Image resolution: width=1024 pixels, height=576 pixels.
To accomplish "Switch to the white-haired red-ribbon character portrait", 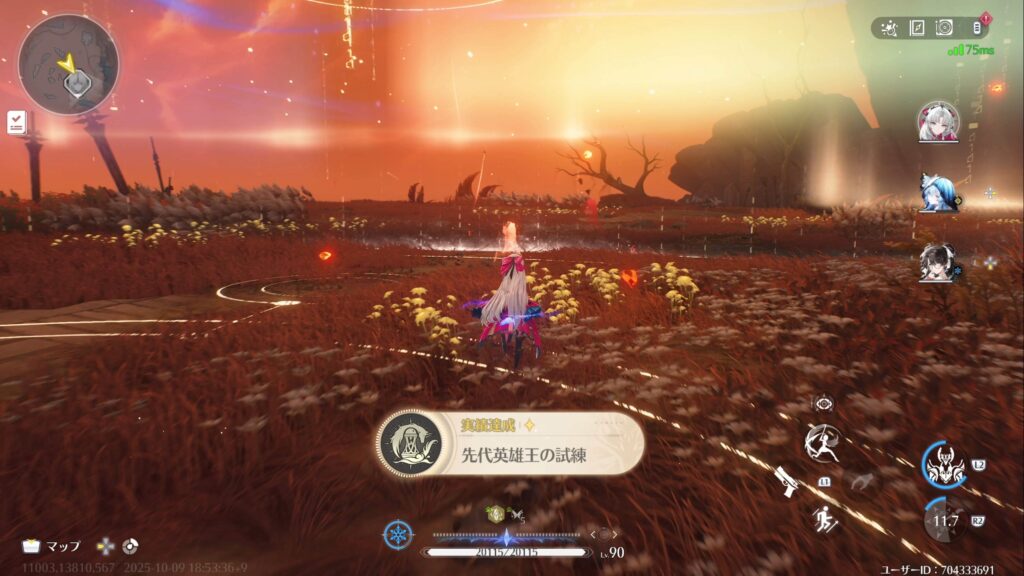I will 938,122.
